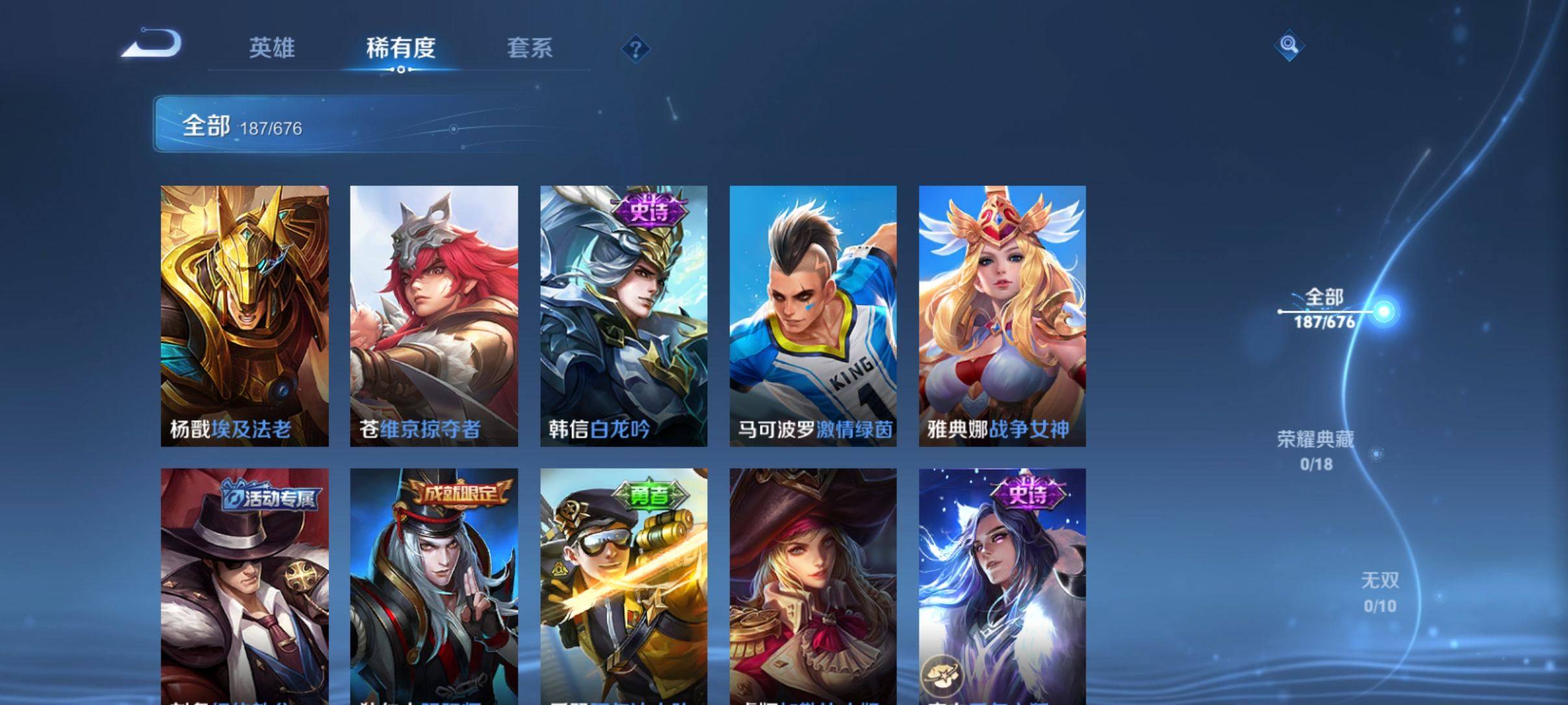Screen dimensions: 1568x705
Task: View the 马可波罗 激情绿茵 skin
Action: 813,315
